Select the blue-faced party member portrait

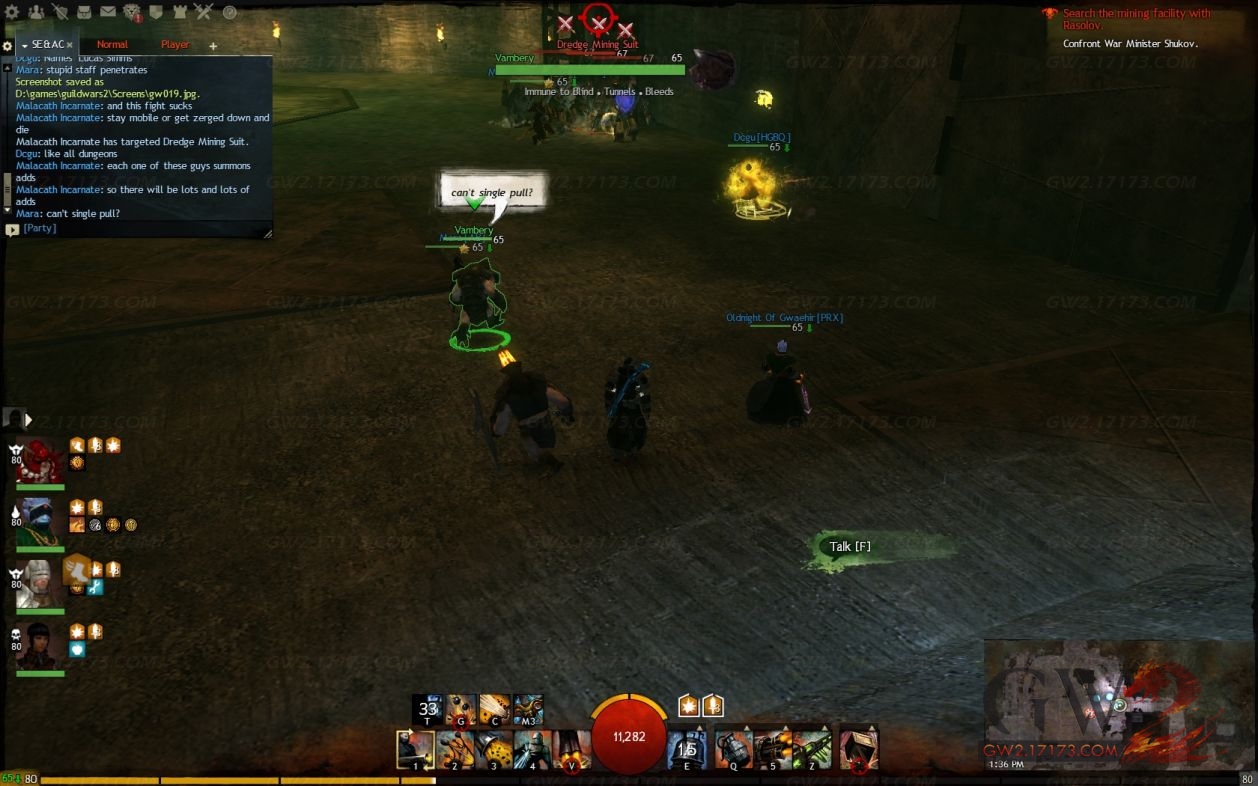[40, 522]
